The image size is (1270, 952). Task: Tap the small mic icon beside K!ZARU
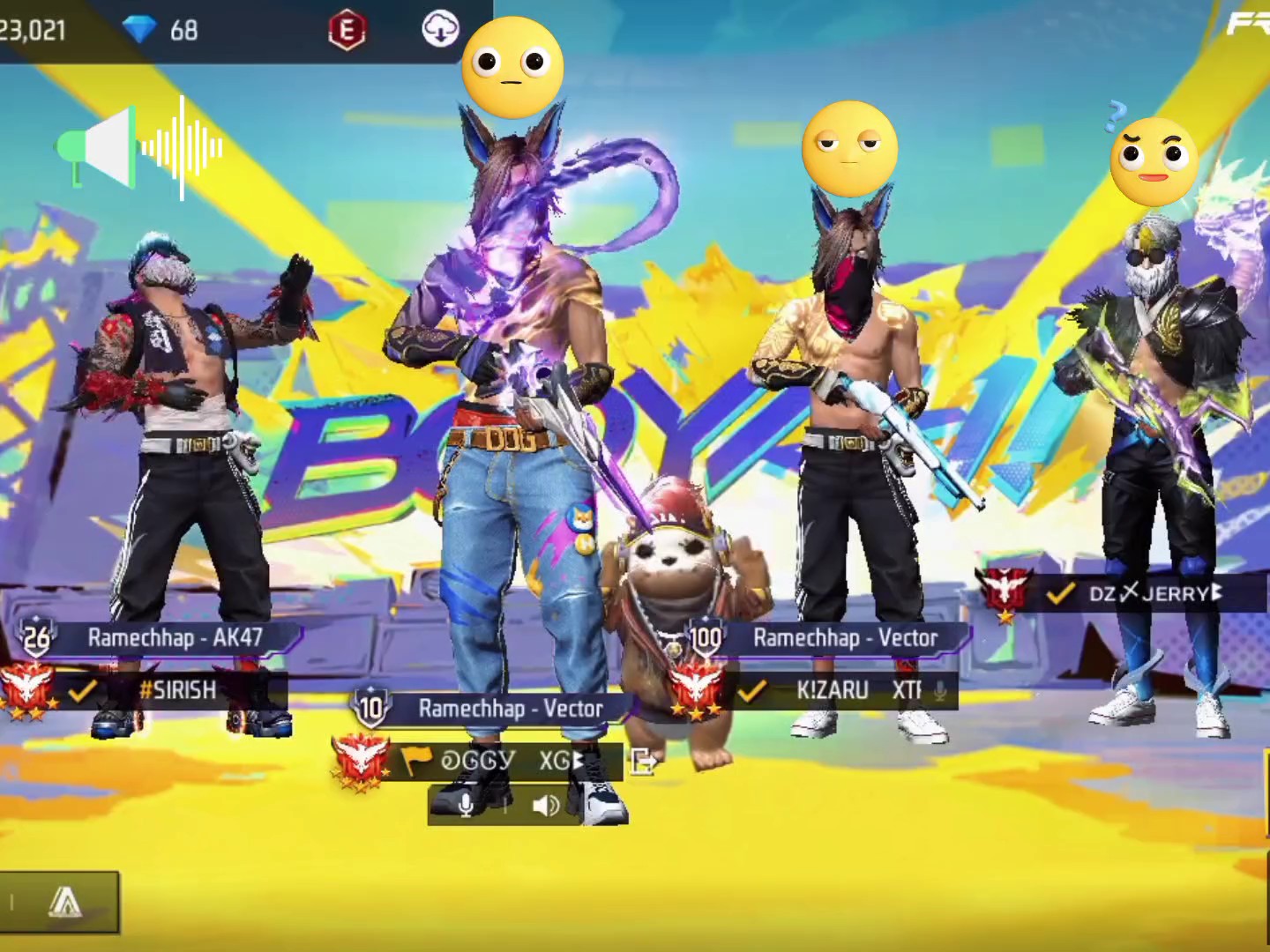coord(940,690)
